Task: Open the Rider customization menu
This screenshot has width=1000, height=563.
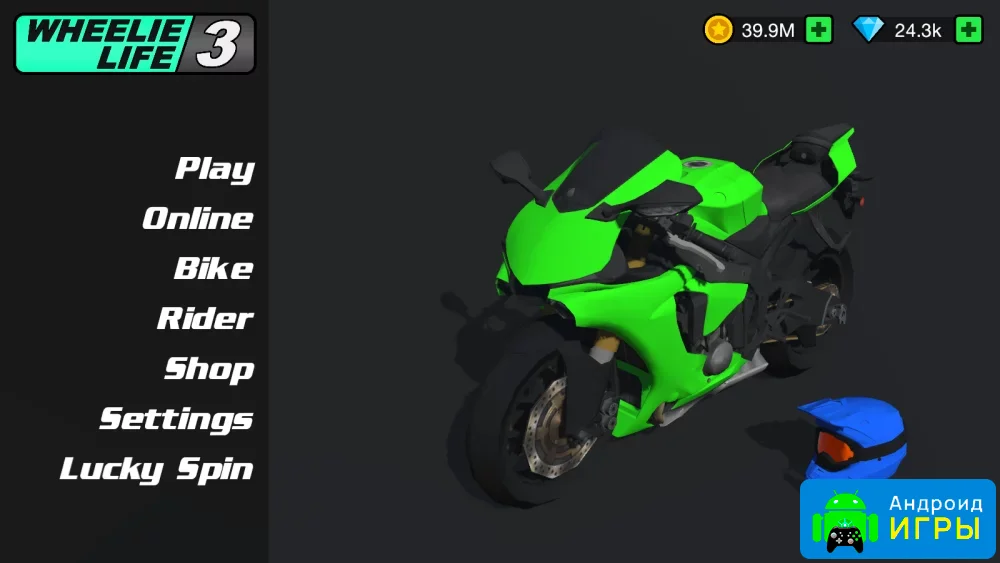Action: click(x=205, y=318)
